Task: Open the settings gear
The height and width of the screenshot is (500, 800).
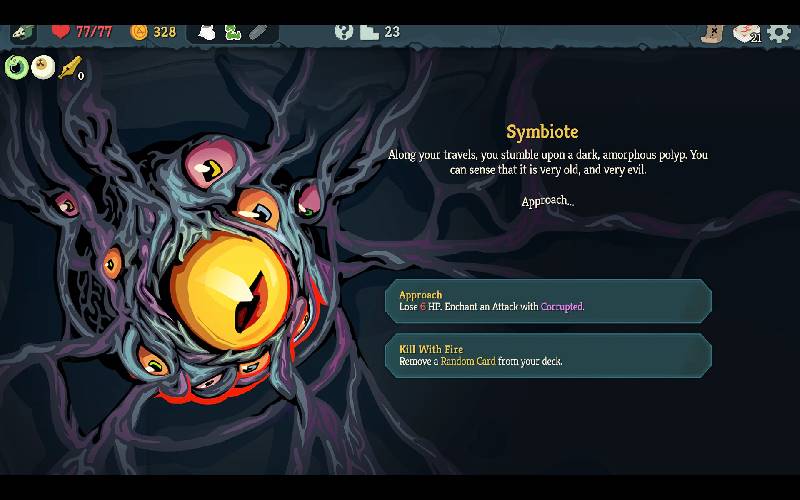Action: (x=779, y=32)
